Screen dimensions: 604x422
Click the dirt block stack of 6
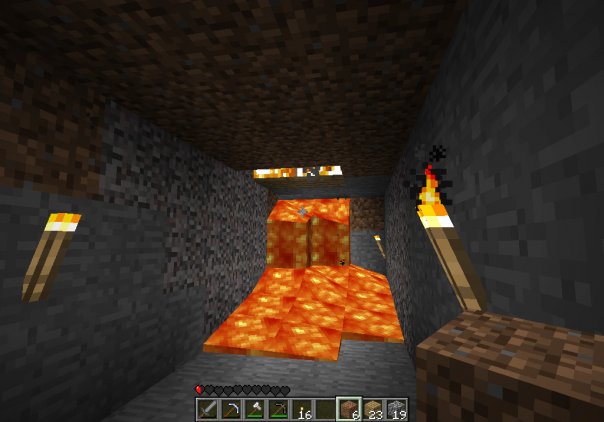347,409
